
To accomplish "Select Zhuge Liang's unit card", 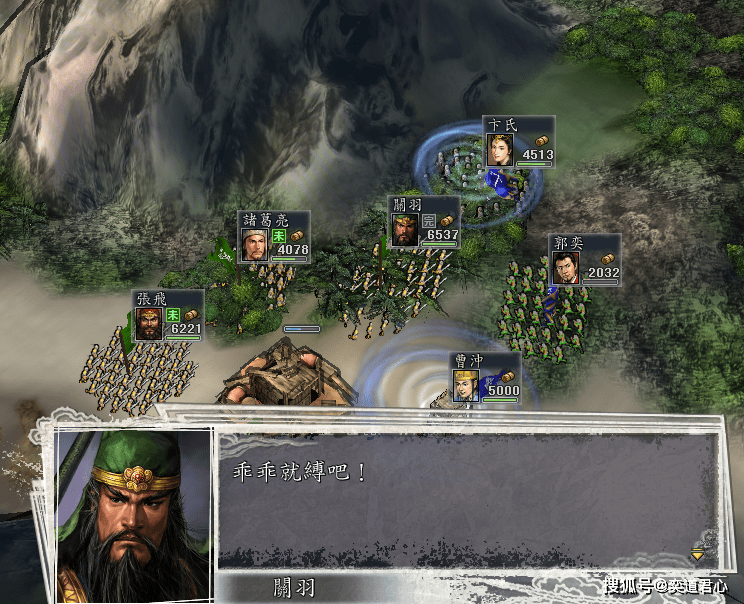I will [274, 236].
